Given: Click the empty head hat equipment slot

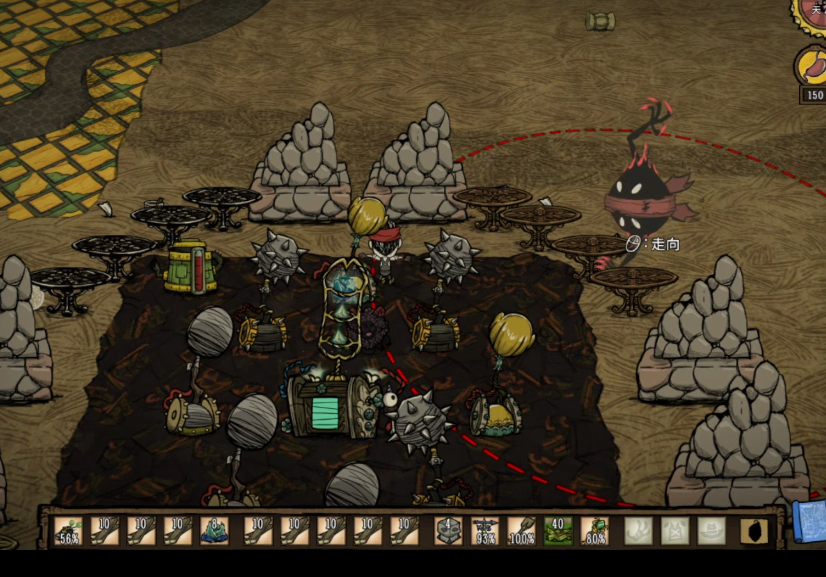Looking at the screenshot, I should [x=711, y=530].
